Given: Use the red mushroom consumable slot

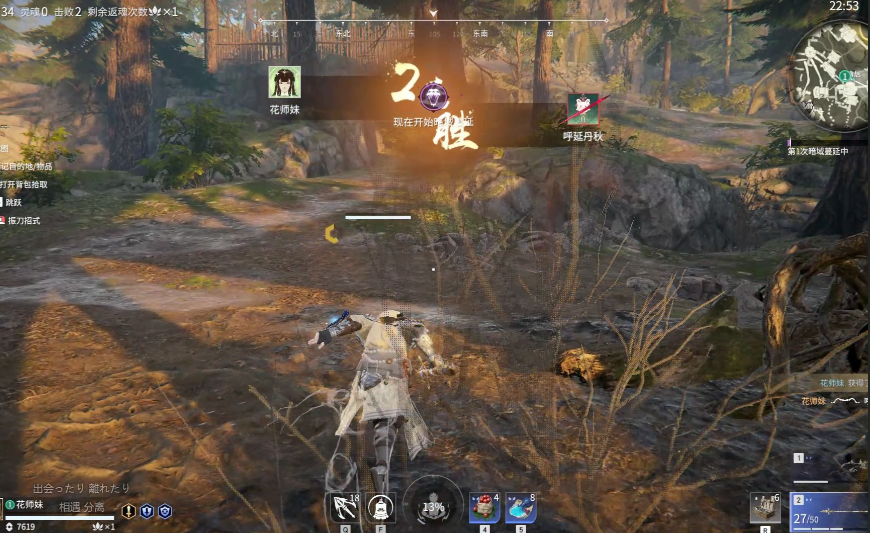Looking at the screenshot, I should (x=485, y=508).
